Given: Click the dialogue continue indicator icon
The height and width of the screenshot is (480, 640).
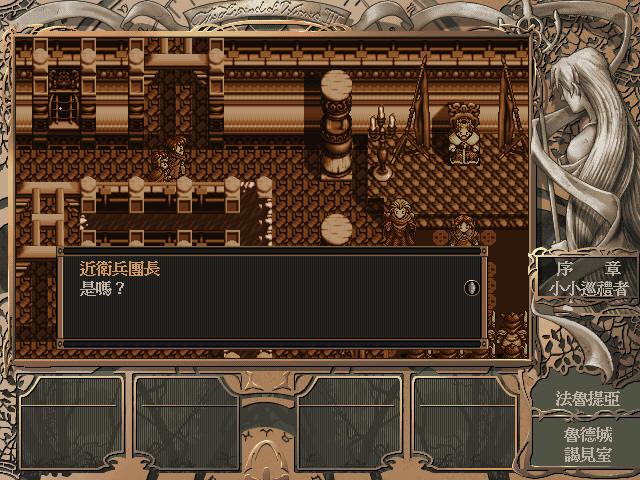Looking at the screenshot, I should pyautogui.click(x=472, y=288).
